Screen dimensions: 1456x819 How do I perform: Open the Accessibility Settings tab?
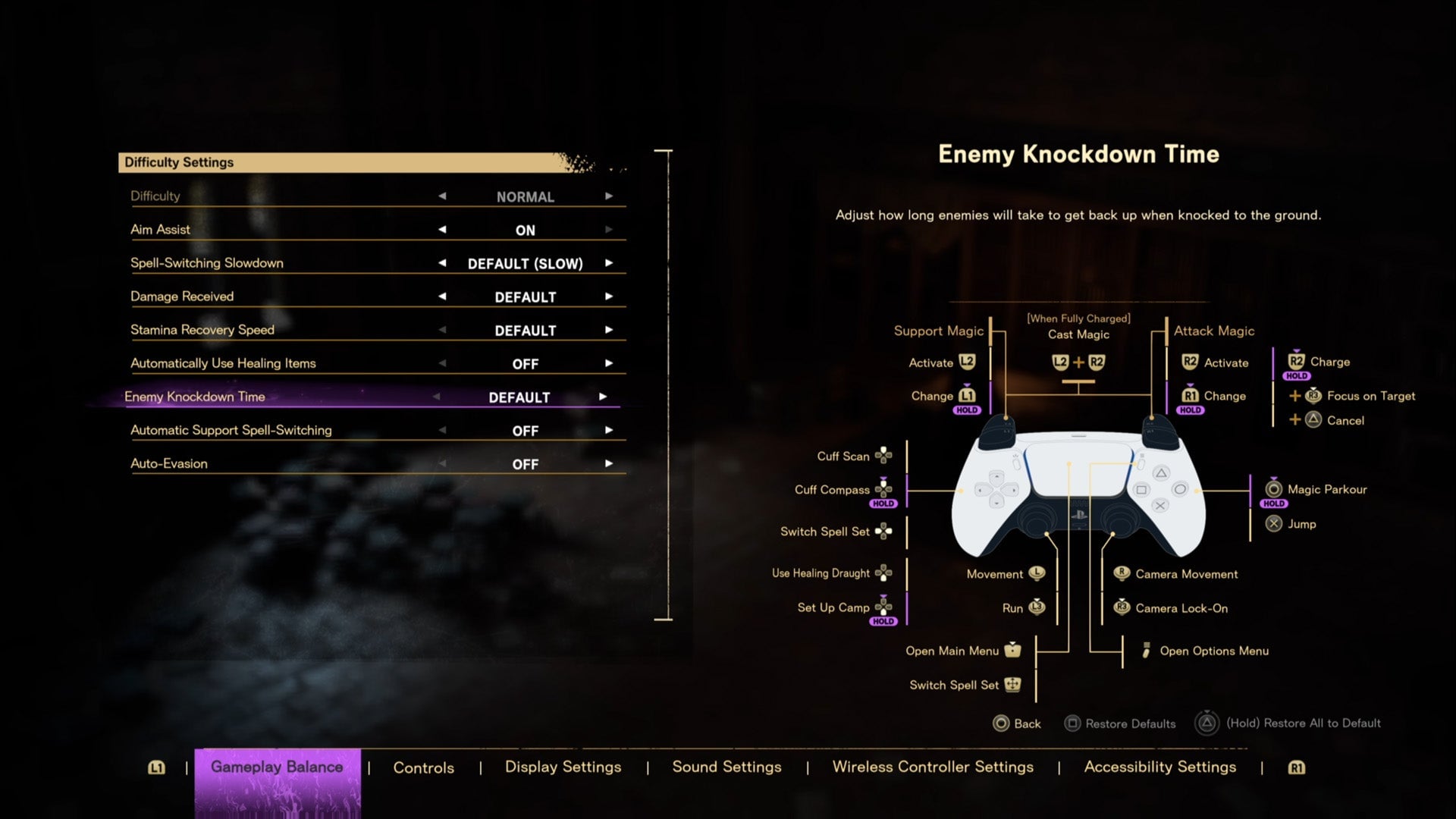[1159, 767]
